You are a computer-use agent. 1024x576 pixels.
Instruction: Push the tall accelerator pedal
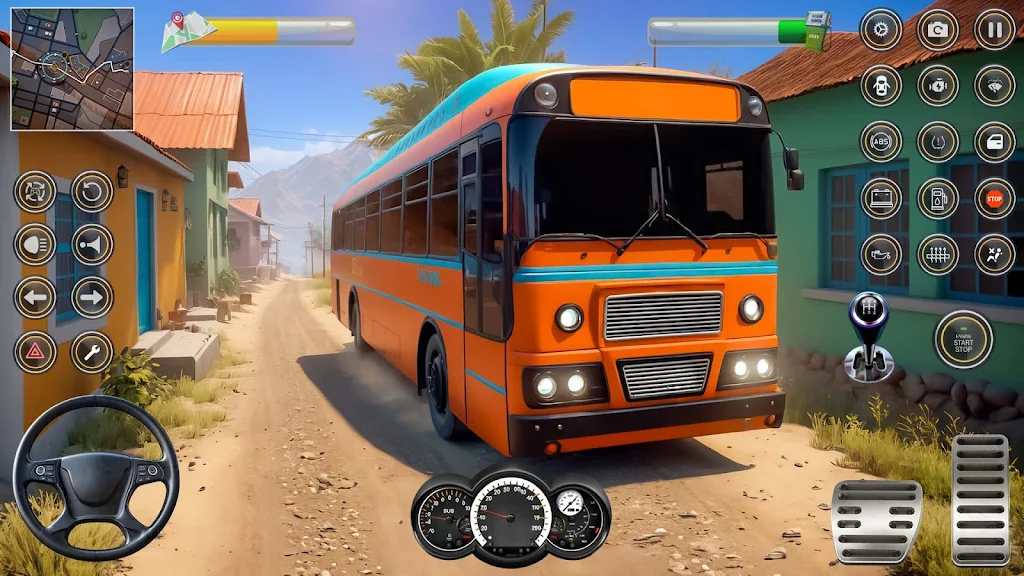click(980, 500)
